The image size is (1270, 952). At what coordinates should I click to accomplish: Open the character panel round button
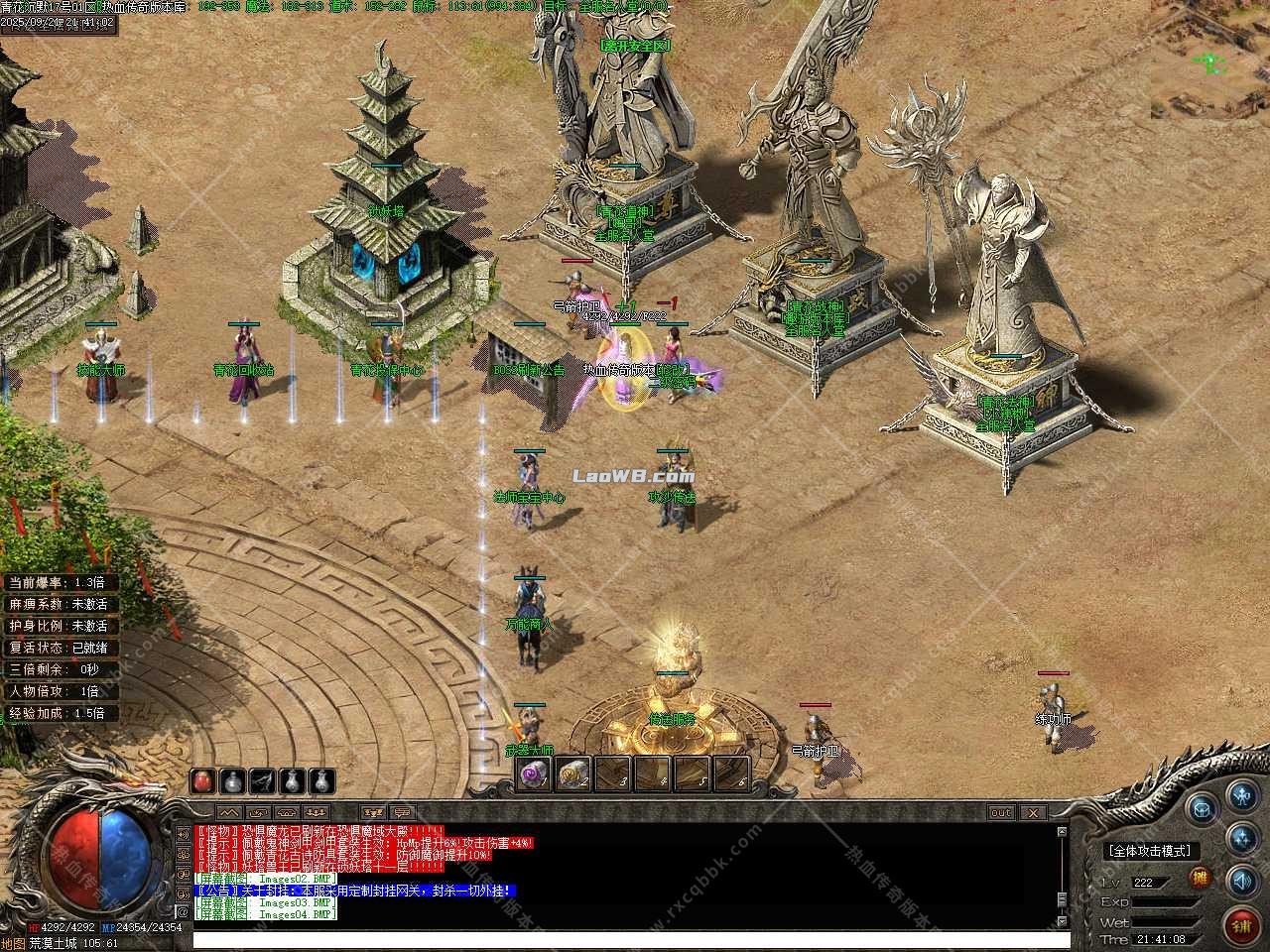coord(1241,795)
